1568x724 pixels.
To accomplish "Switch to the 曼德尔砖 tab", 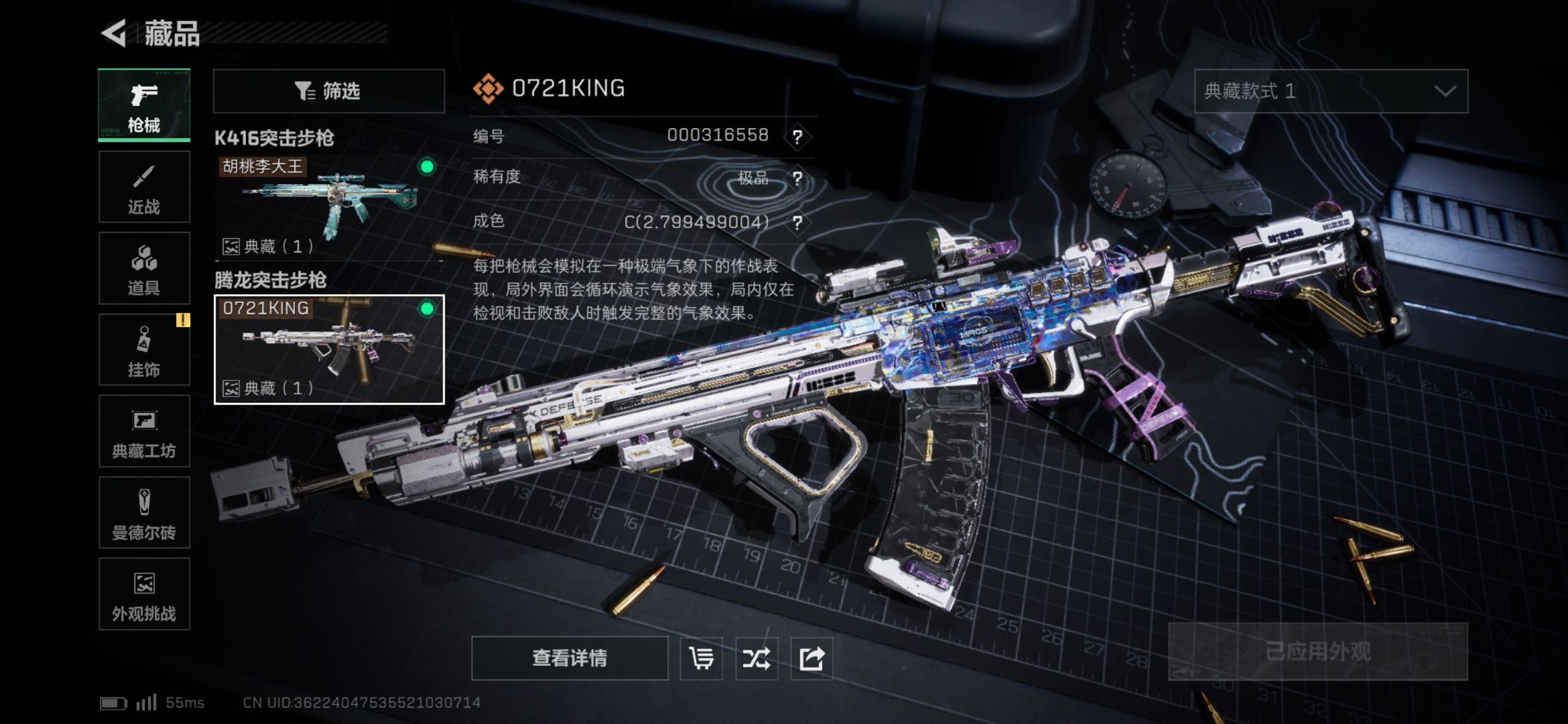I will [x=144, y=513].
